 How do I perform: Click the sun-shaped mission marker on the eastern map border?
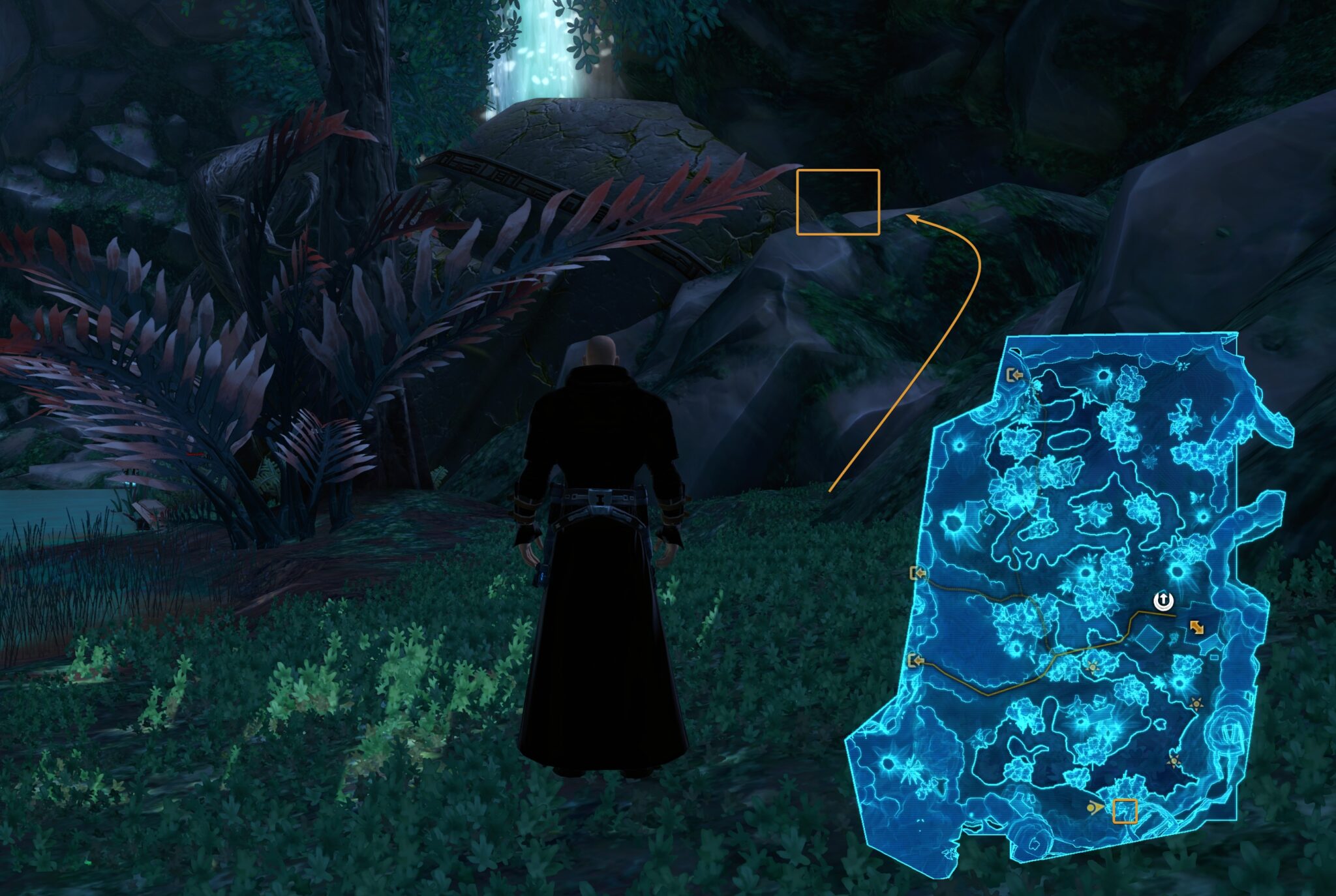pos(1195,704)
